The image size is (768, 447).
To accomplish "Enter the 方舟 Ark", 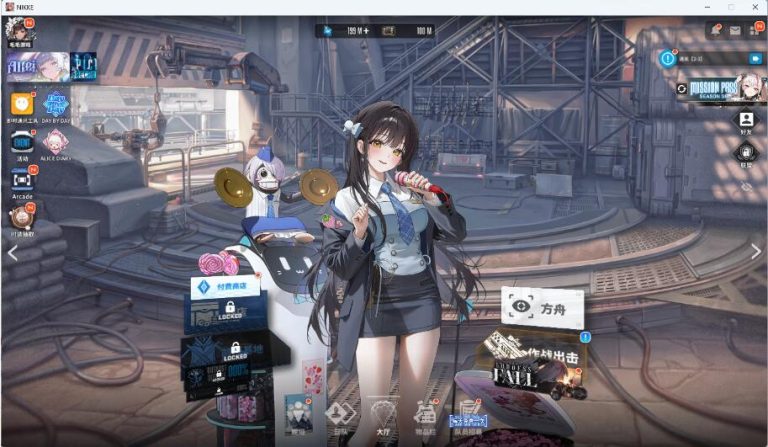I will [543, 309].
